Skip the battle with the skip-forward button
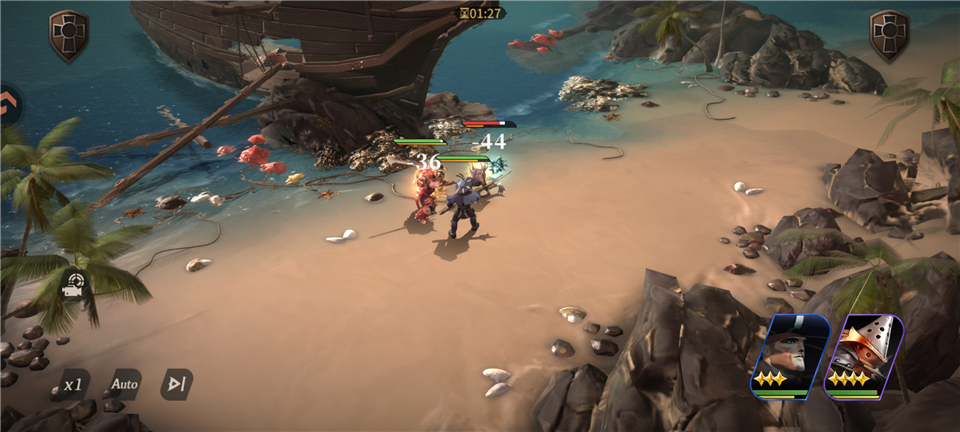 [176, 384]
